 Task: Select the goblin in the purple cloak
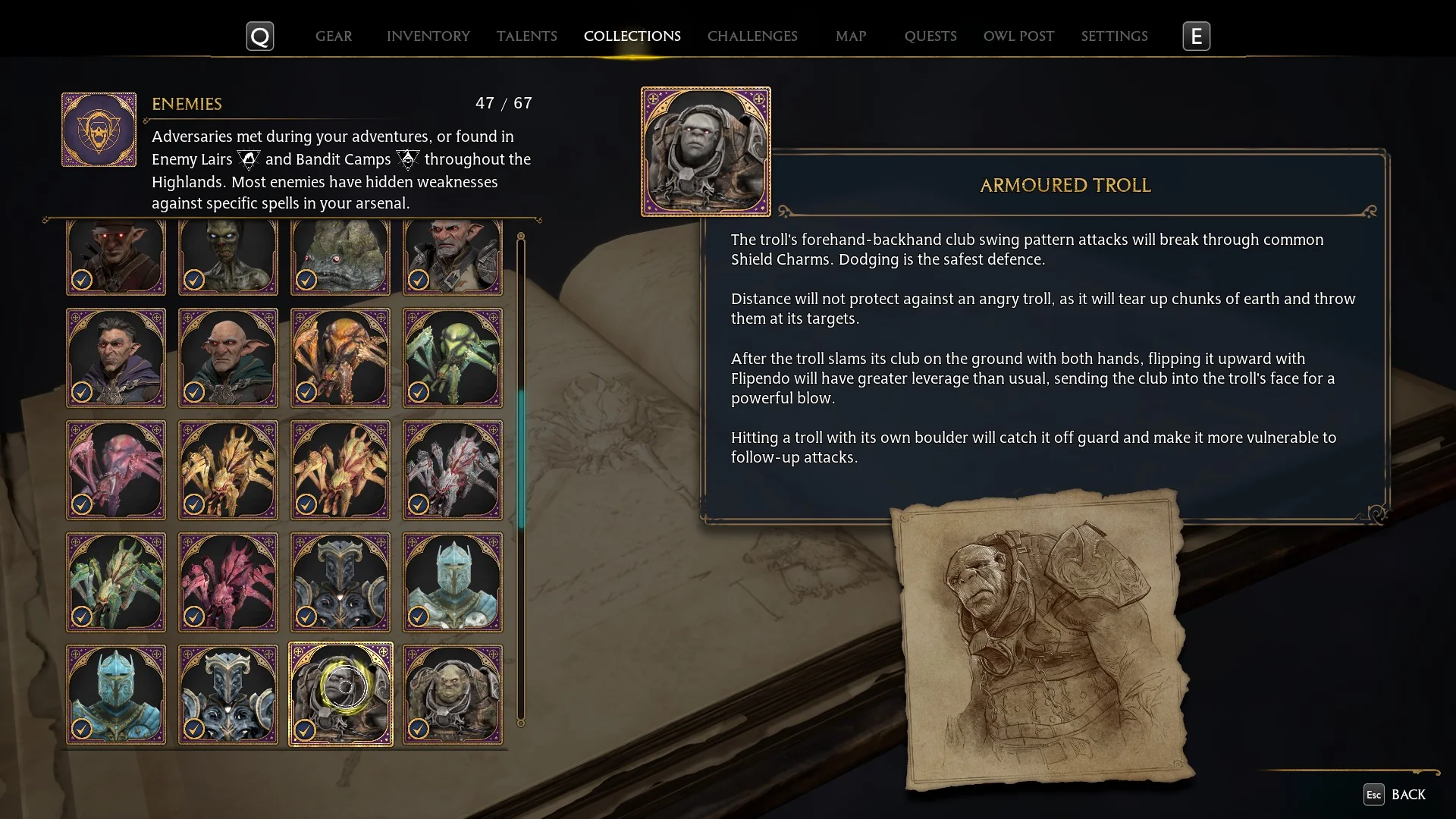tap(116, 357)
